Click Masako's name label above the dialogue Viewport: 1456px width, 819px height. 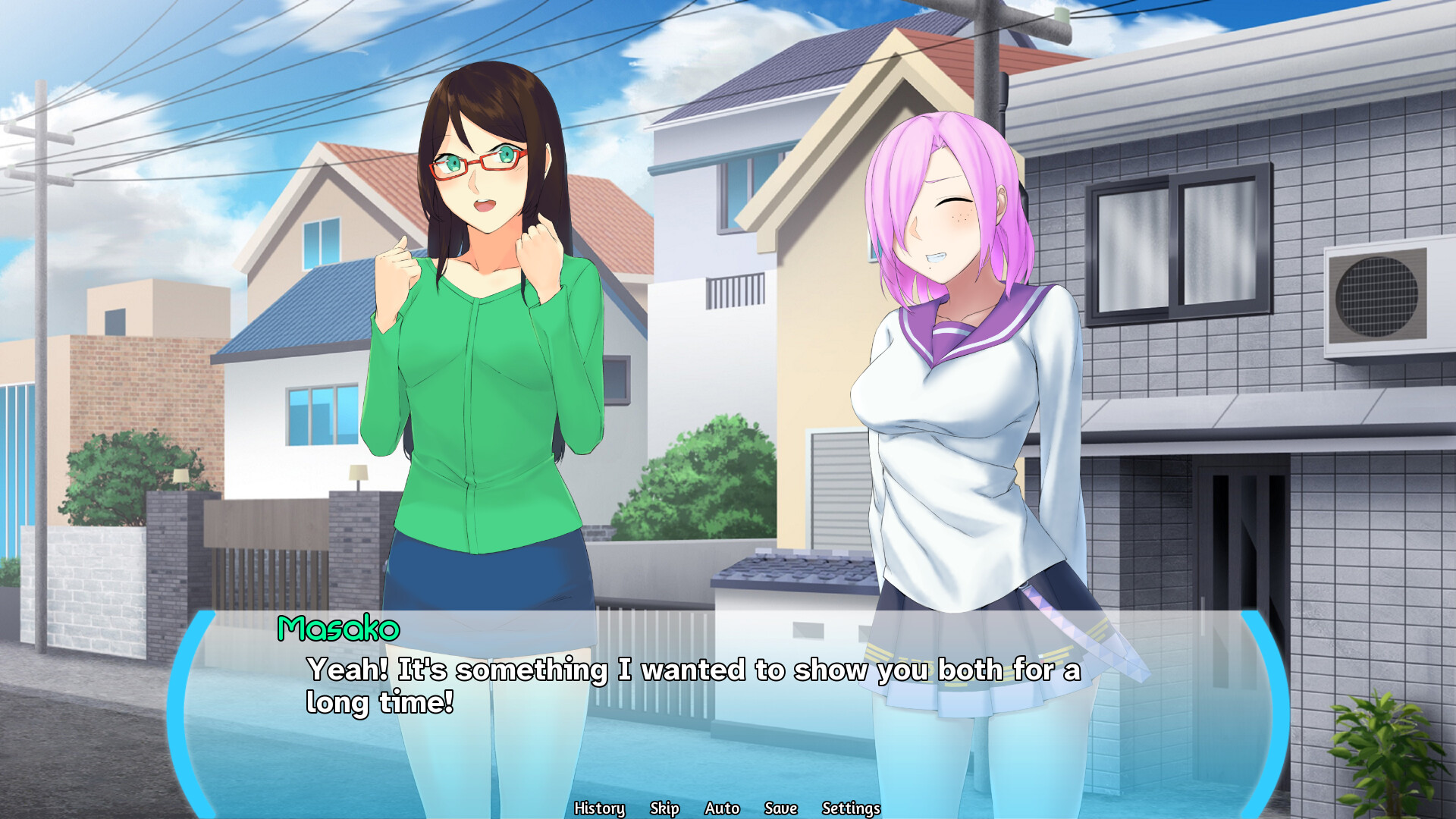click(x=339, y=627)
